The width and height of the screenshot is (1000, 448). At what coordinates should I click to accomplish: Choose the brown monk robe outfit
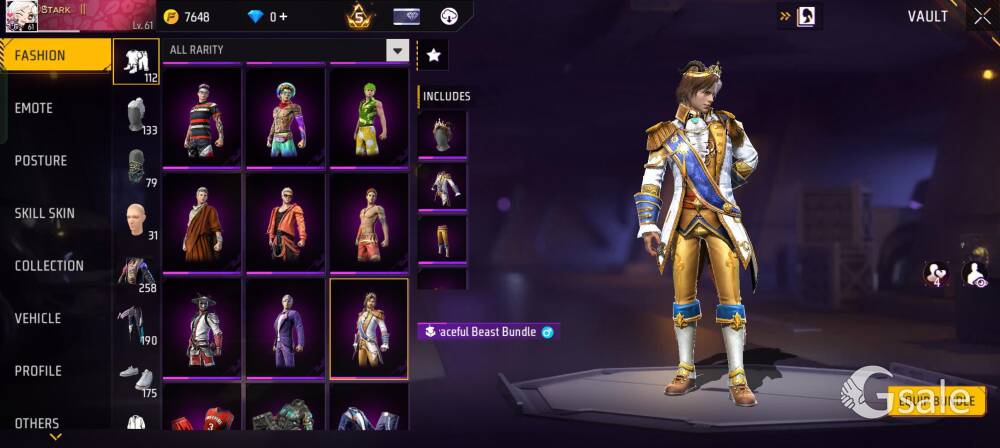pyautogui.click(x=202, y=223)
